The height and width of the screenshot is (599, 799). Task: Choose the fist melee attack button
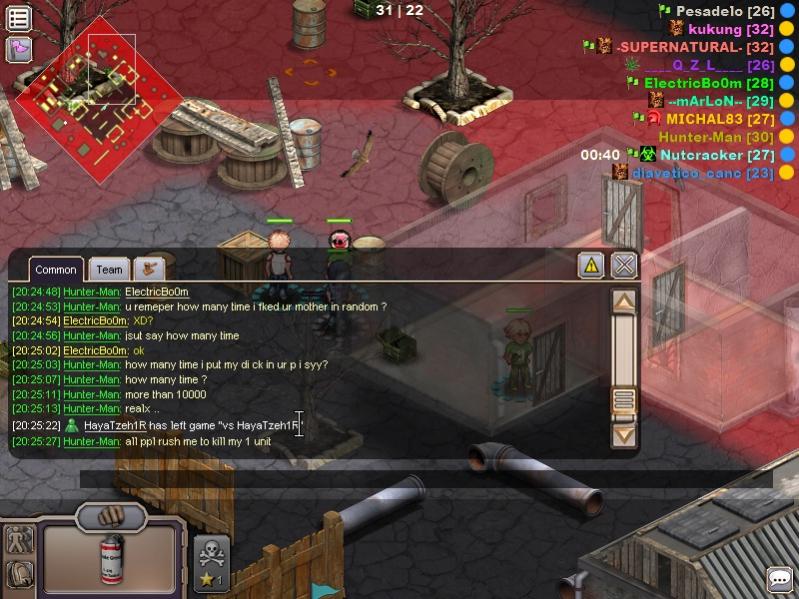tap(111, 516)
